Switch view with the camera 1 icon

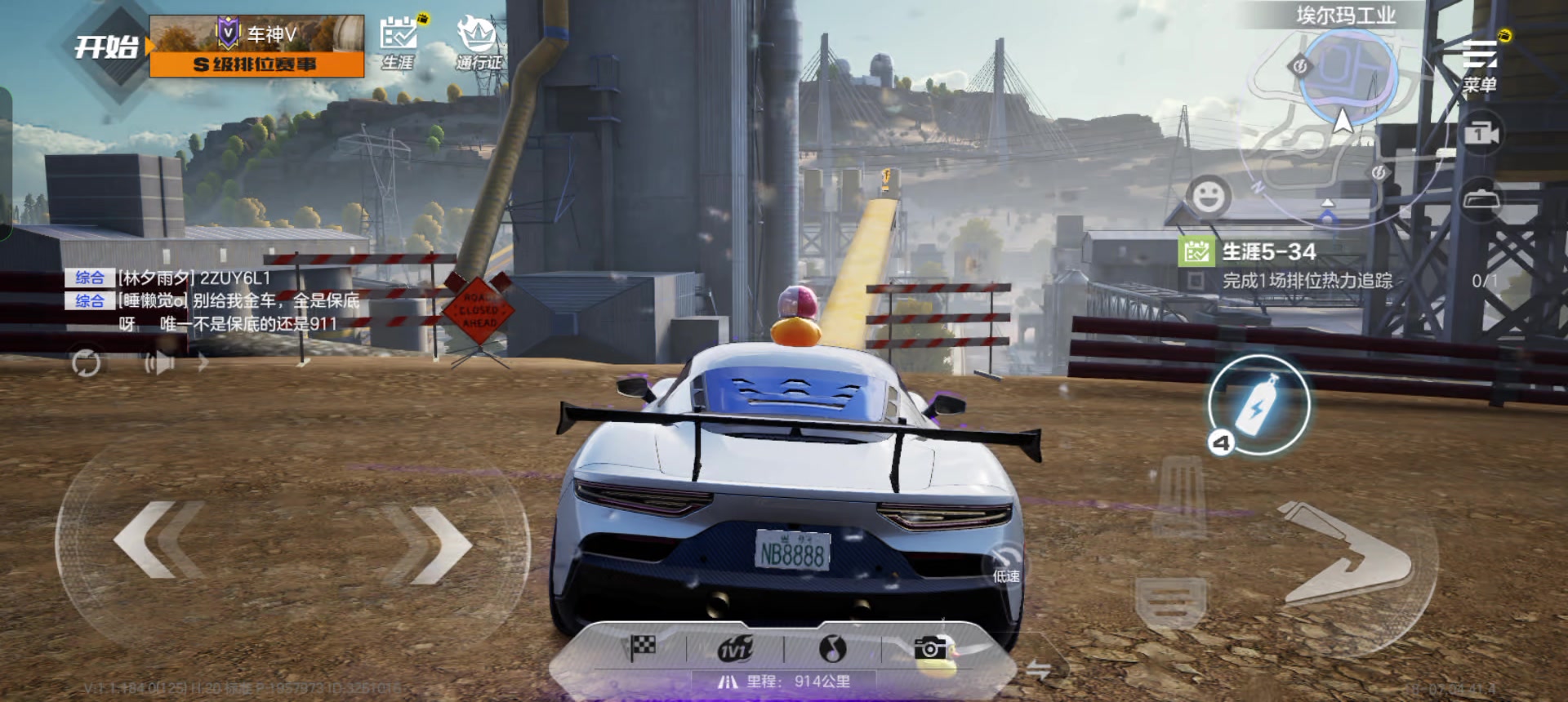coord(1481,133)
